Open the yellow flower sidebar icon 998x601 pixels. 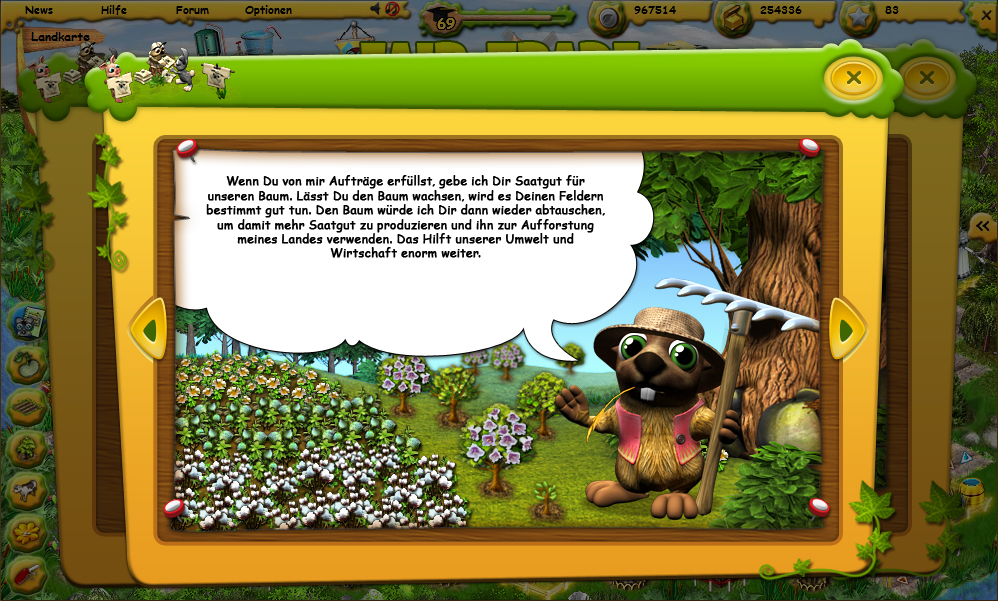point(27,533)
